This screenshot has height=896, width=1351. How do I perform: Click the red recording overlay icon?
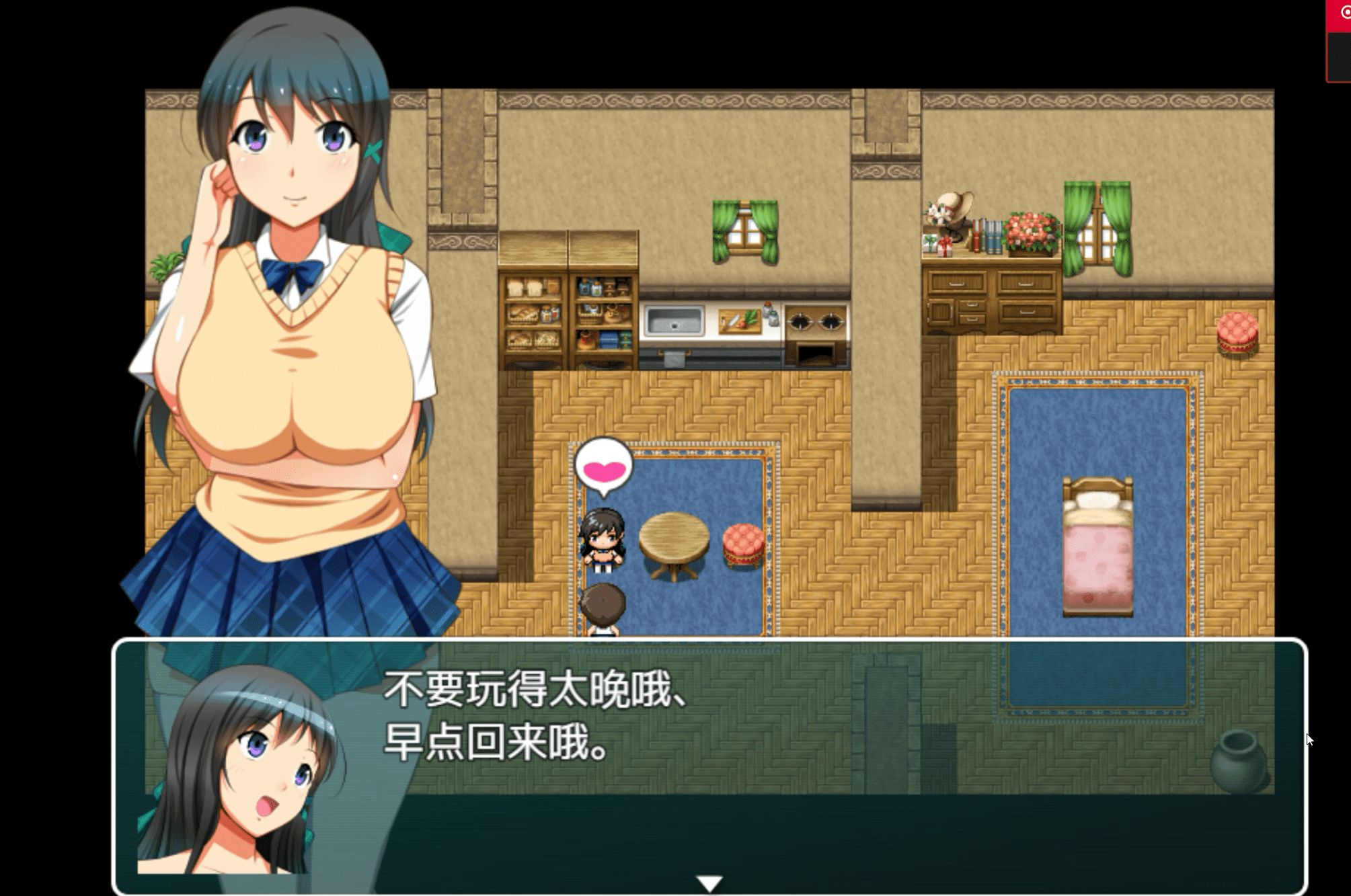1344,13
